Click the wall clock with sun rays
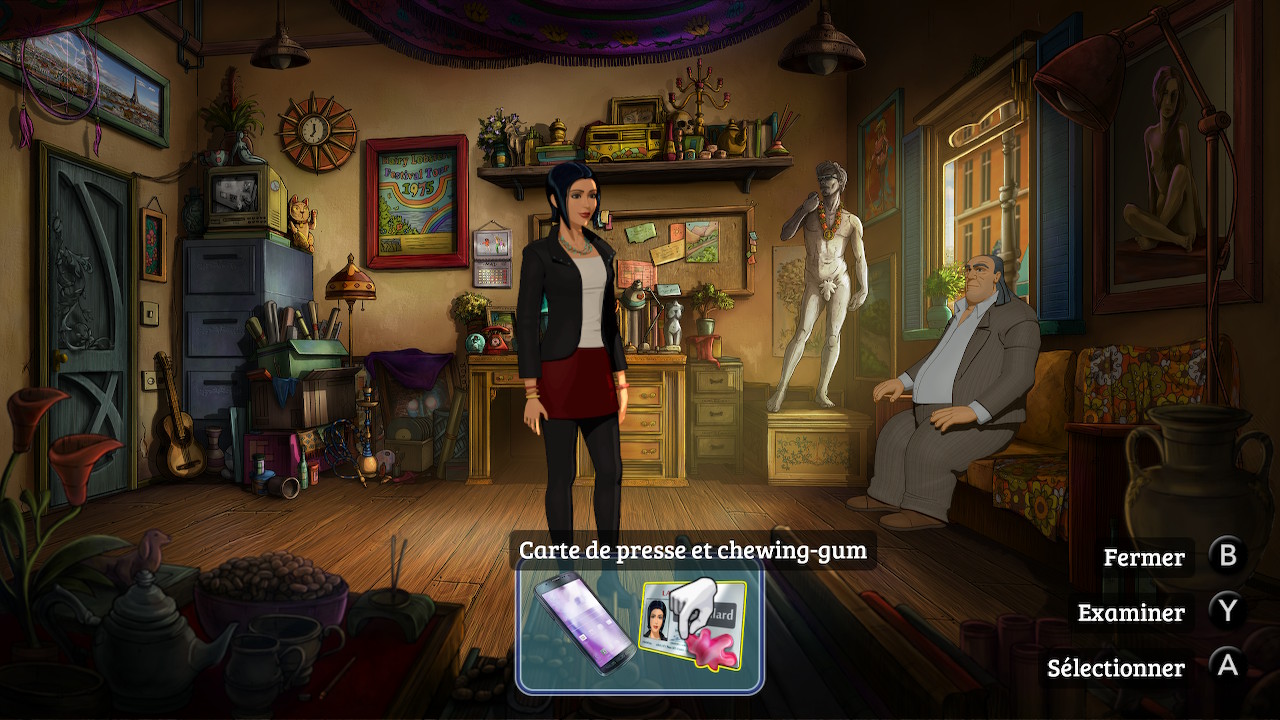Image resolution: width=1280 pixels, height=720 pixels. pyautogui.click(x=313, y=130)
